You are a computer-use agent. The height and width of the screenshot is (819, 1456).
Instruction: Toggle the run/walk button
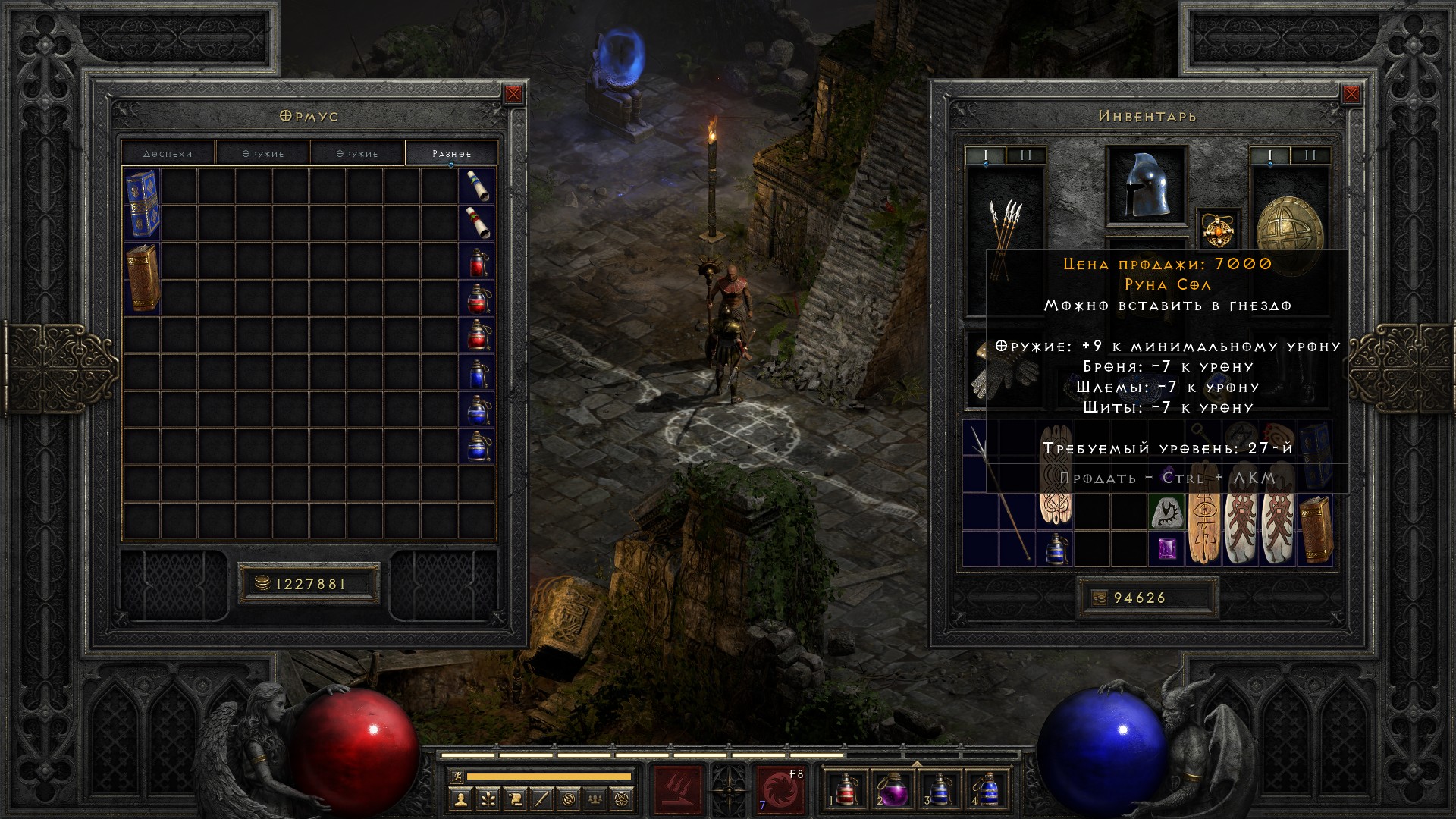pyautogui.click(x=456, y=776)
